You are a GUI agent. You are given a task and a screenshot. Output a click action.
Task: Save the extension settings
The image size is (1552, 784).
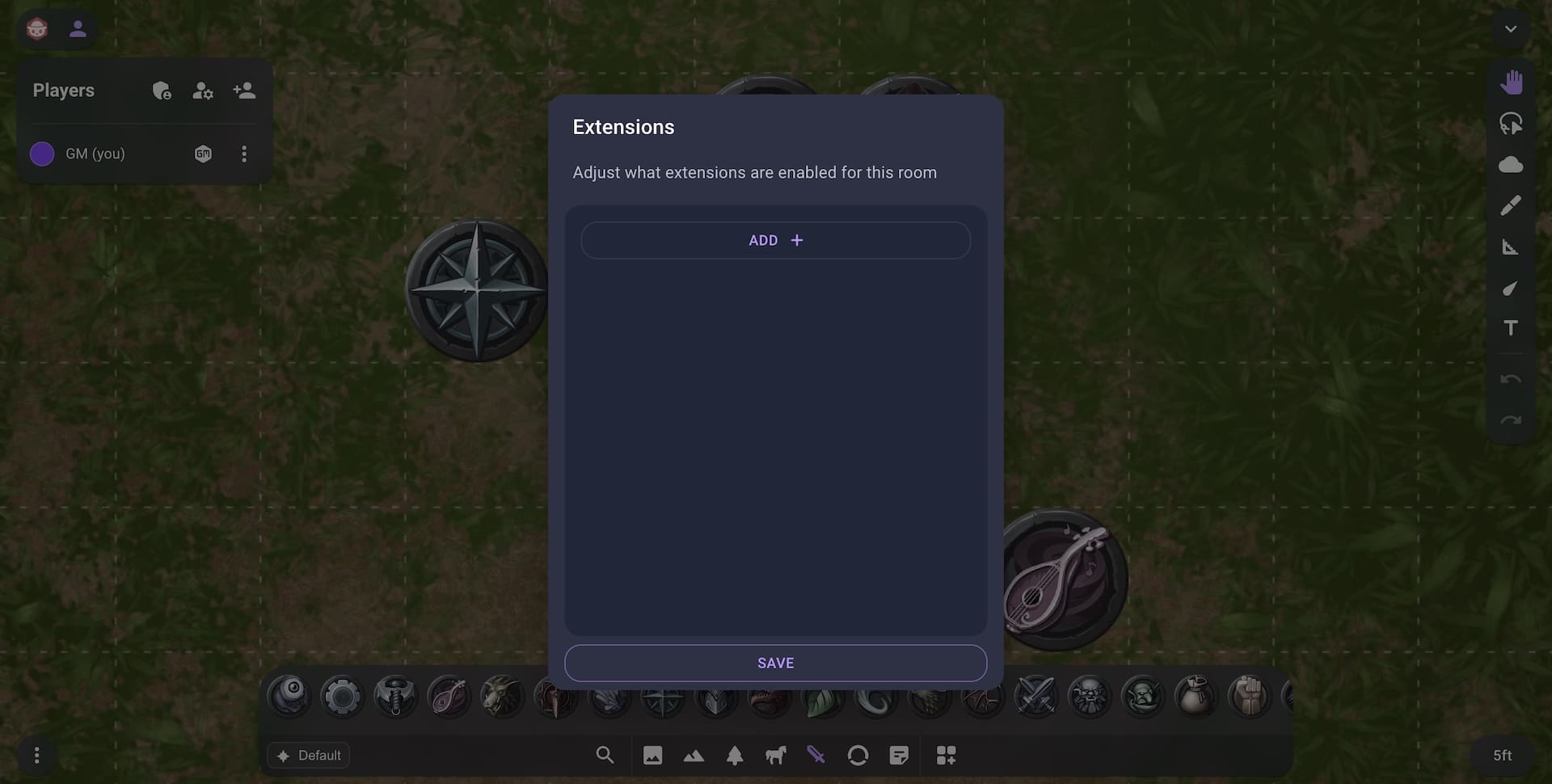coord(774,663)
